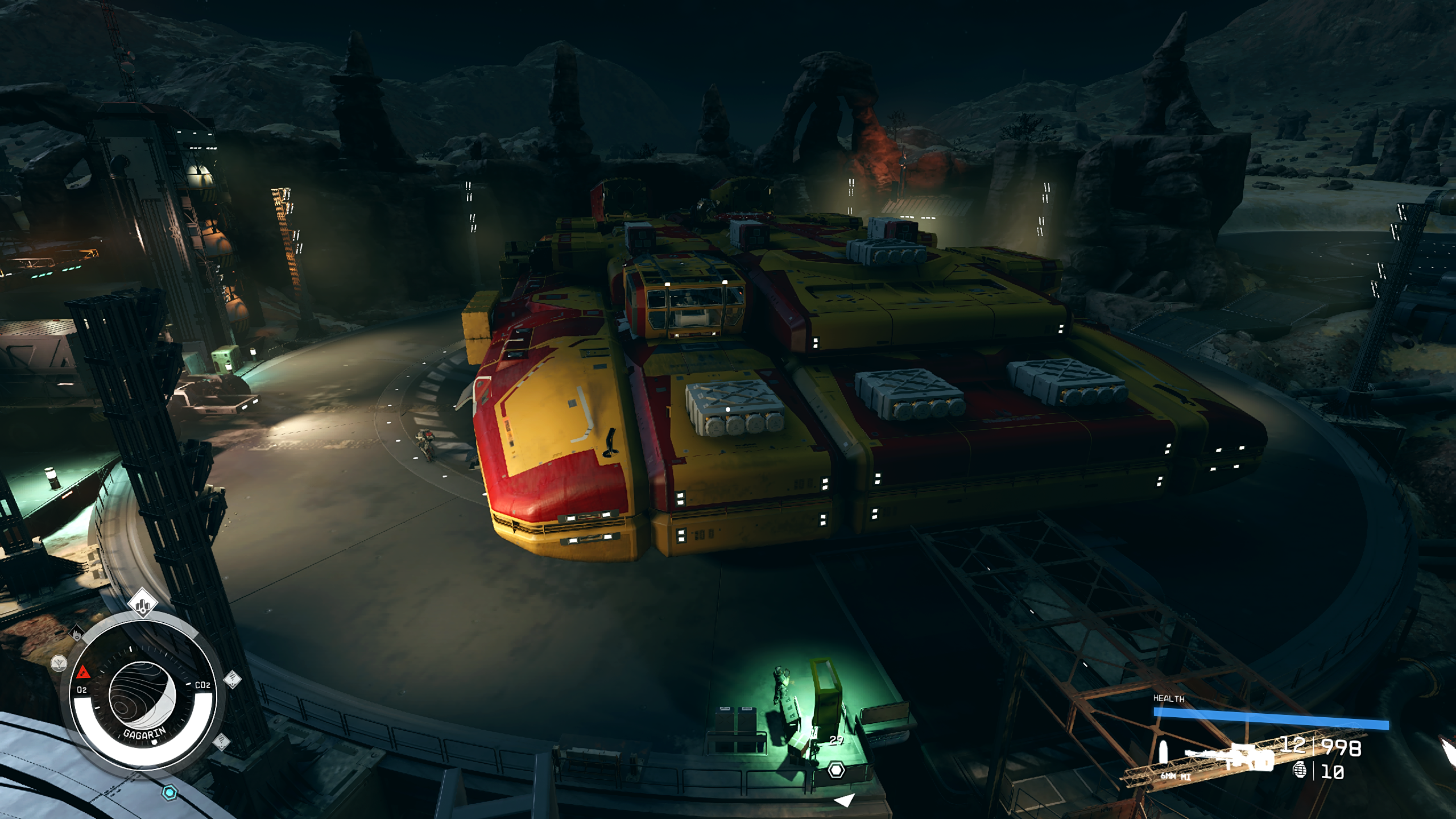Image resolution: width=1456 pixels, height=819 pixels.
Task: Click the flora scanner icon left of compass
Action: [59, 663]
